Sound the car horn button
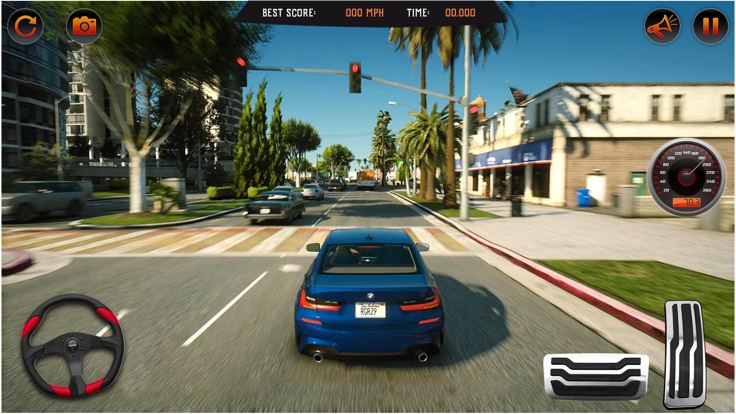Image resolution: width=736 pixels, height=414 pixels. click(x=661, y=26)
